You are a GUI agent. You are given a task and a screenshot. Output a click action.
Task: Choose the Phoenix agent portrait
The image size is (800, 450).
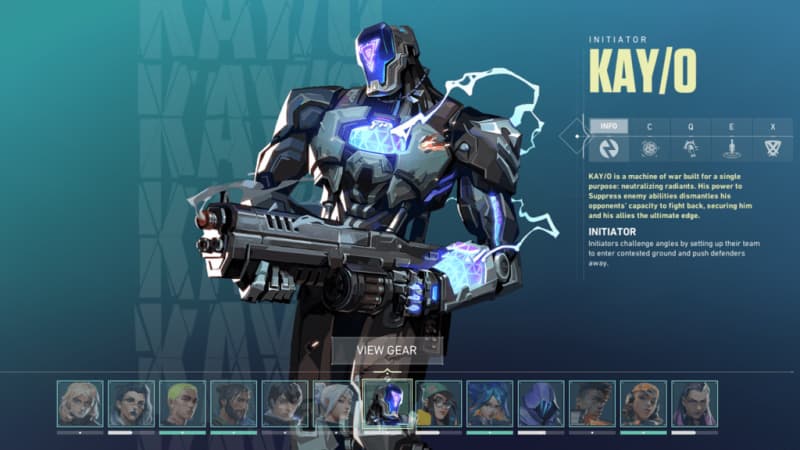point(592,403)
